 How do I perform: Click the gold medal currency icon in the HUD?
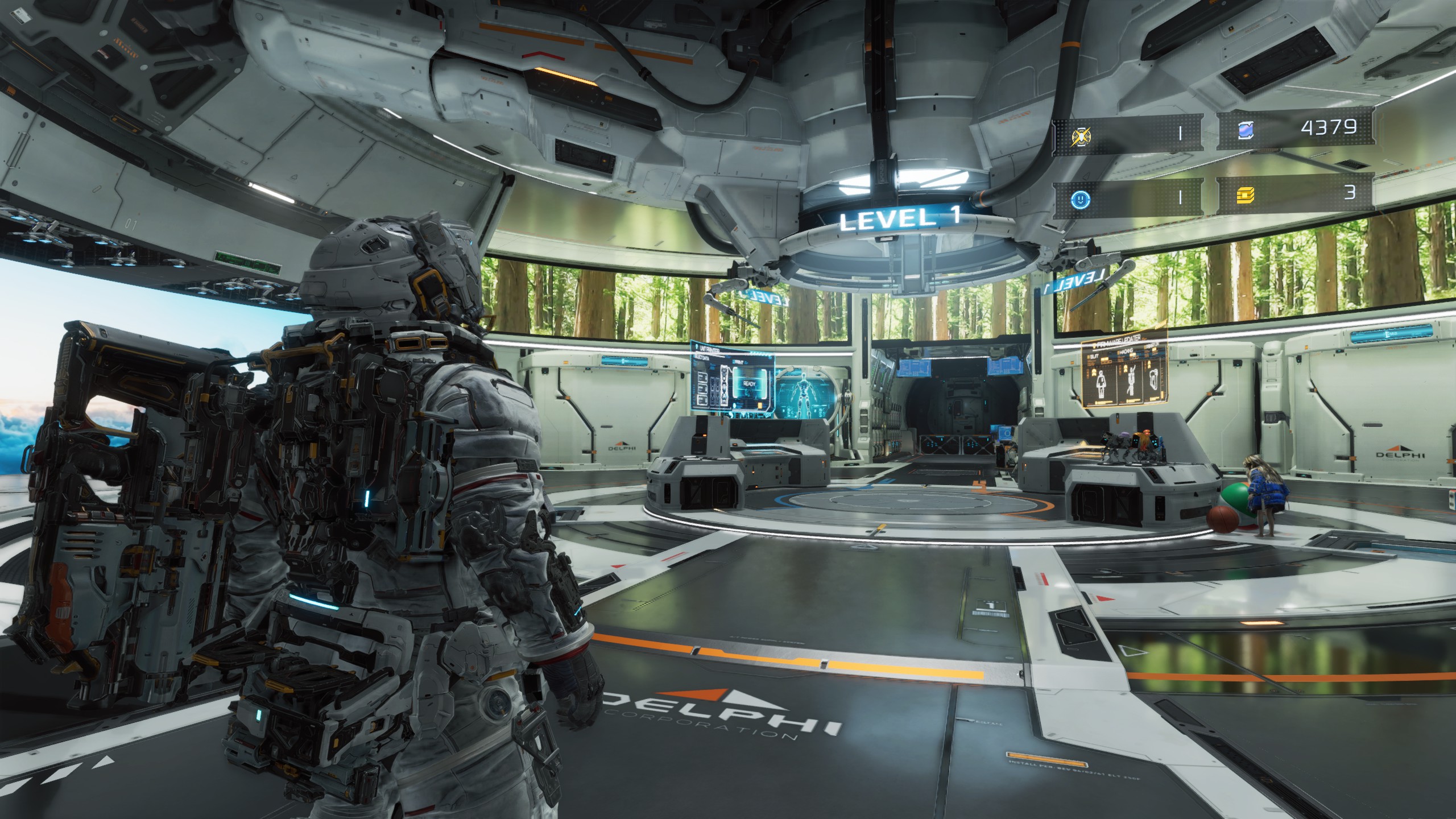click(1081, 136)
